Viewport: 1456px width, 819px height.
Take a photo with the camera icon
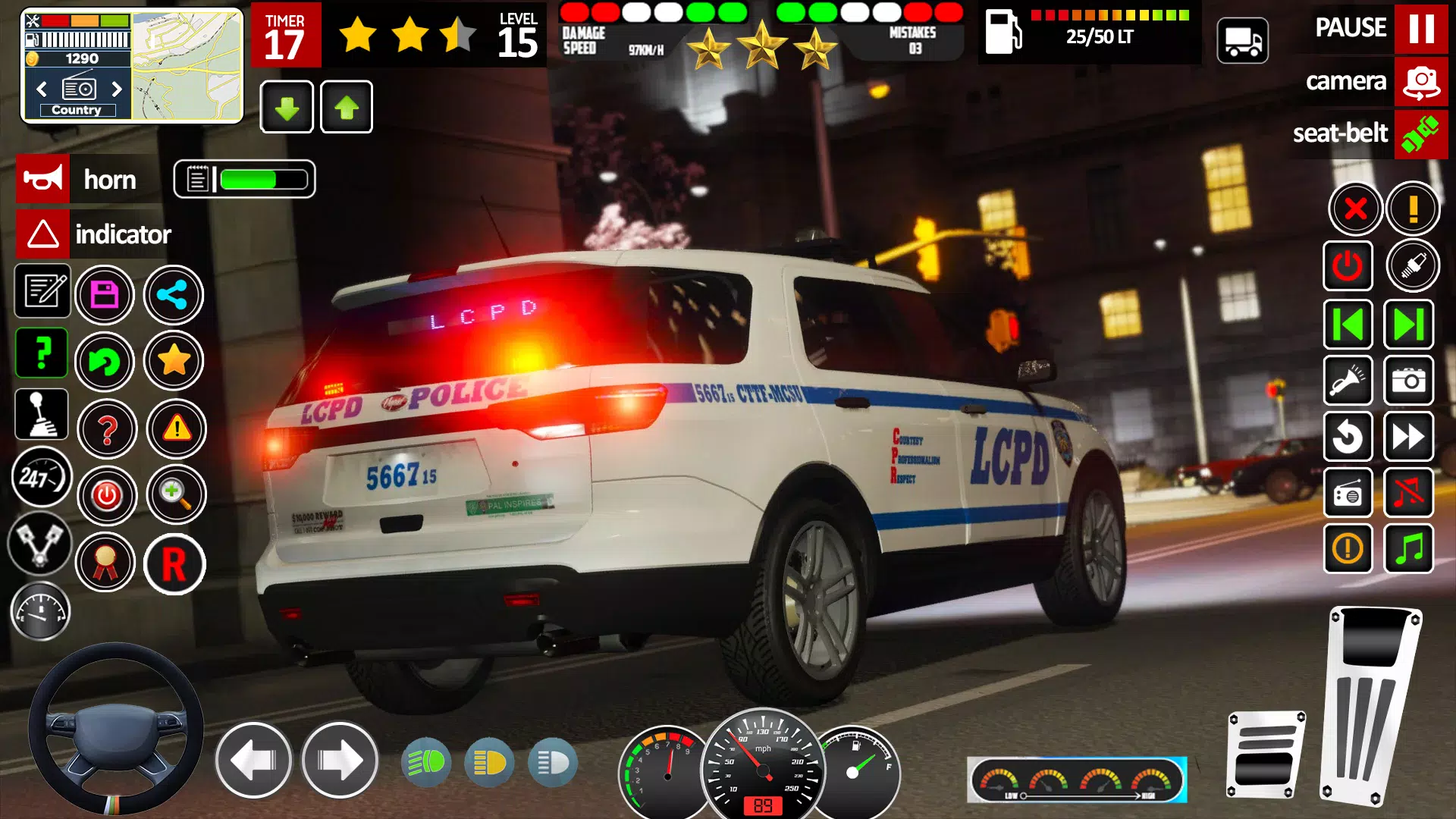point(1410,381)
